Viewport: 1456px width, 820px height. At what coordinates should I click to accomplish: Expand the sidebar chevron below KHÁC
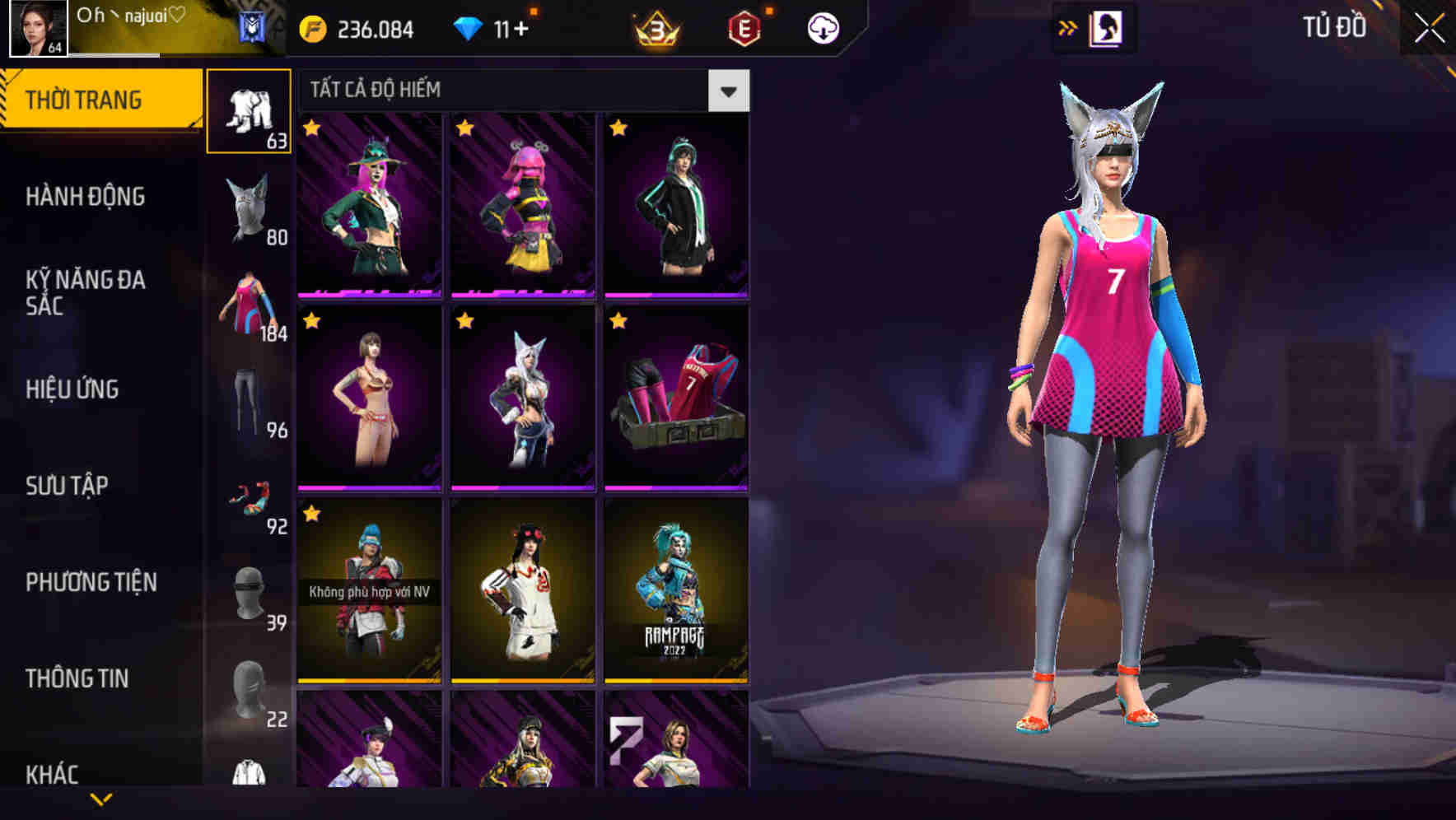click(x=99, y=799)
